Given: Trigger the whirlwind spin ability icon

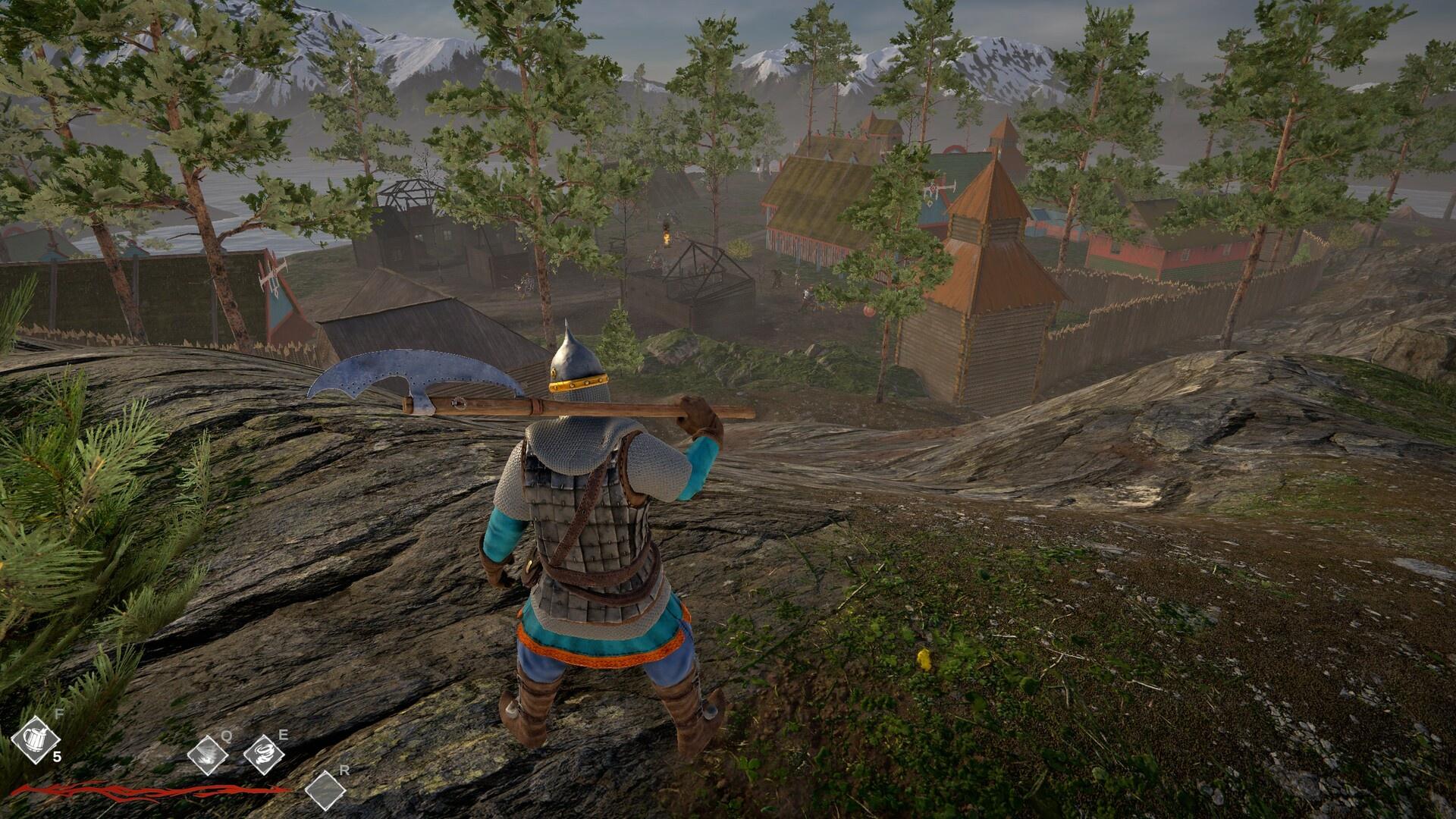Looking at the screenshot, I should (x=264, y=755).
